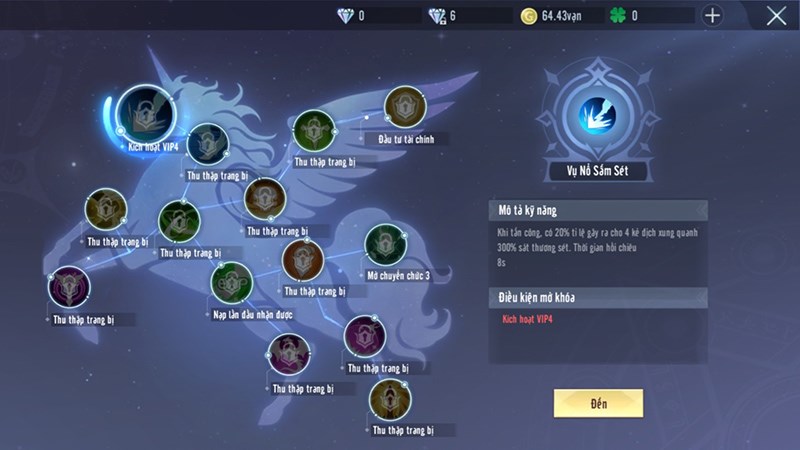Image resolution: width=800 pixels, height=450 pixels.
Task: Close the constellation skill screen
Action: pos(776,15)
